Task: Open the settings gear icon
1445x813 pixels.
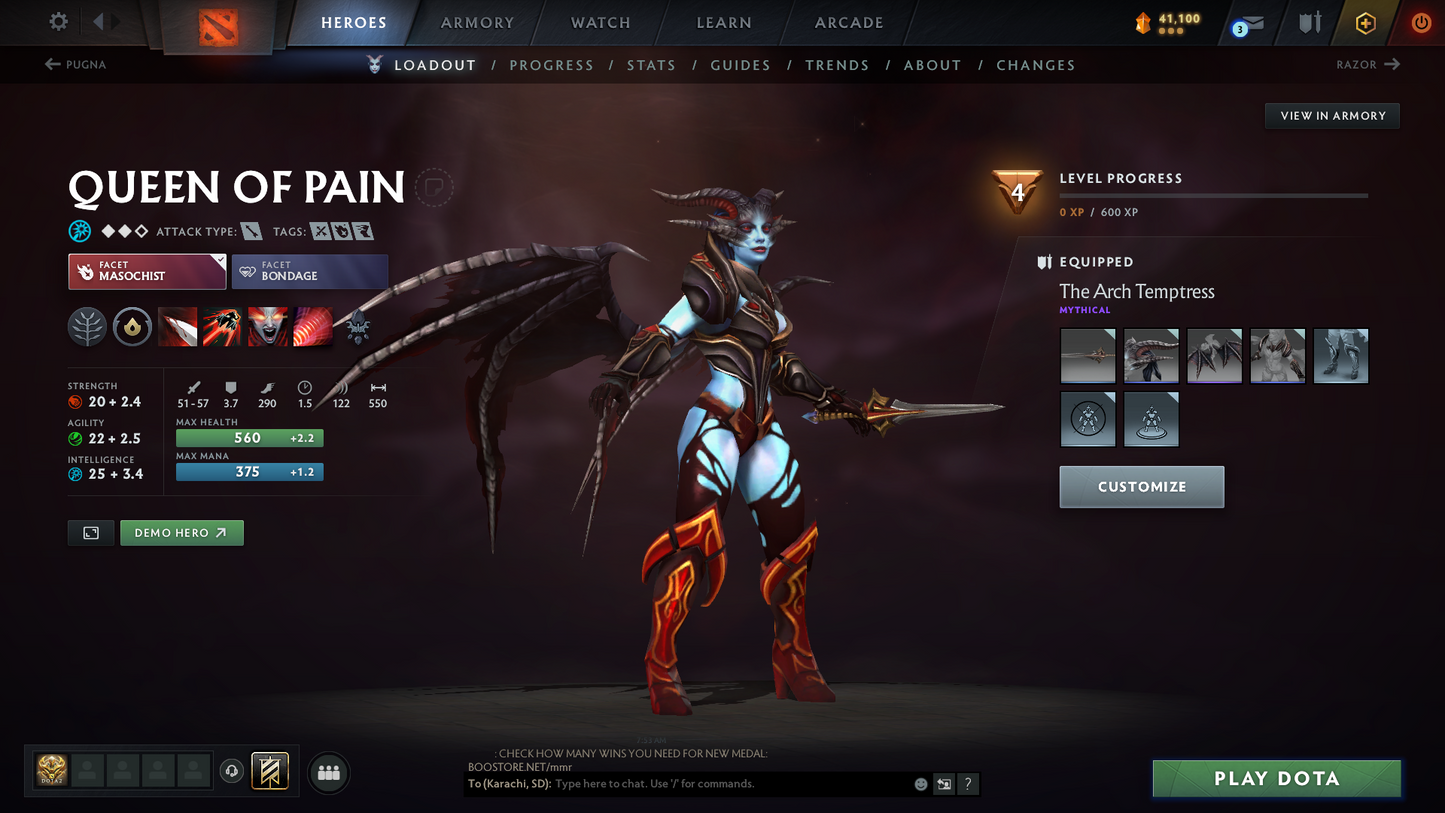Action: [57, 22]
